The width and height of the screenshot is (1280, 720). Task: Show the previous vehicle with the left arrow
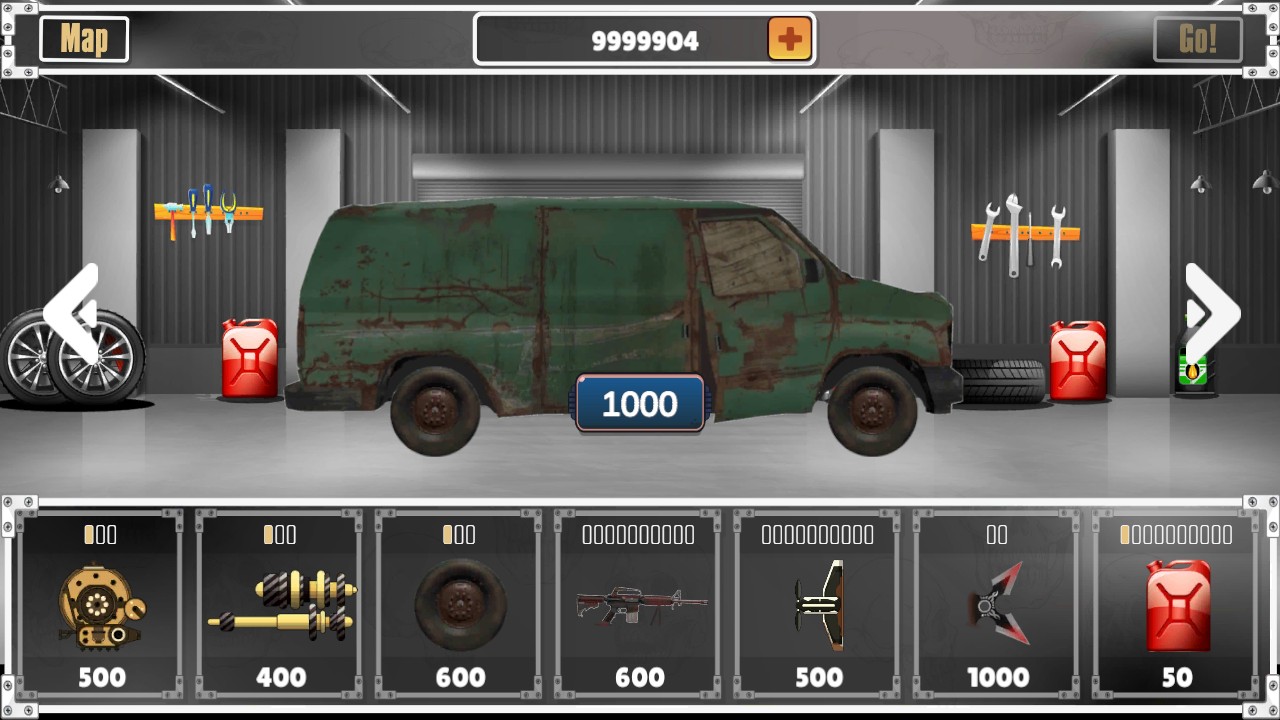click(72, 314)
